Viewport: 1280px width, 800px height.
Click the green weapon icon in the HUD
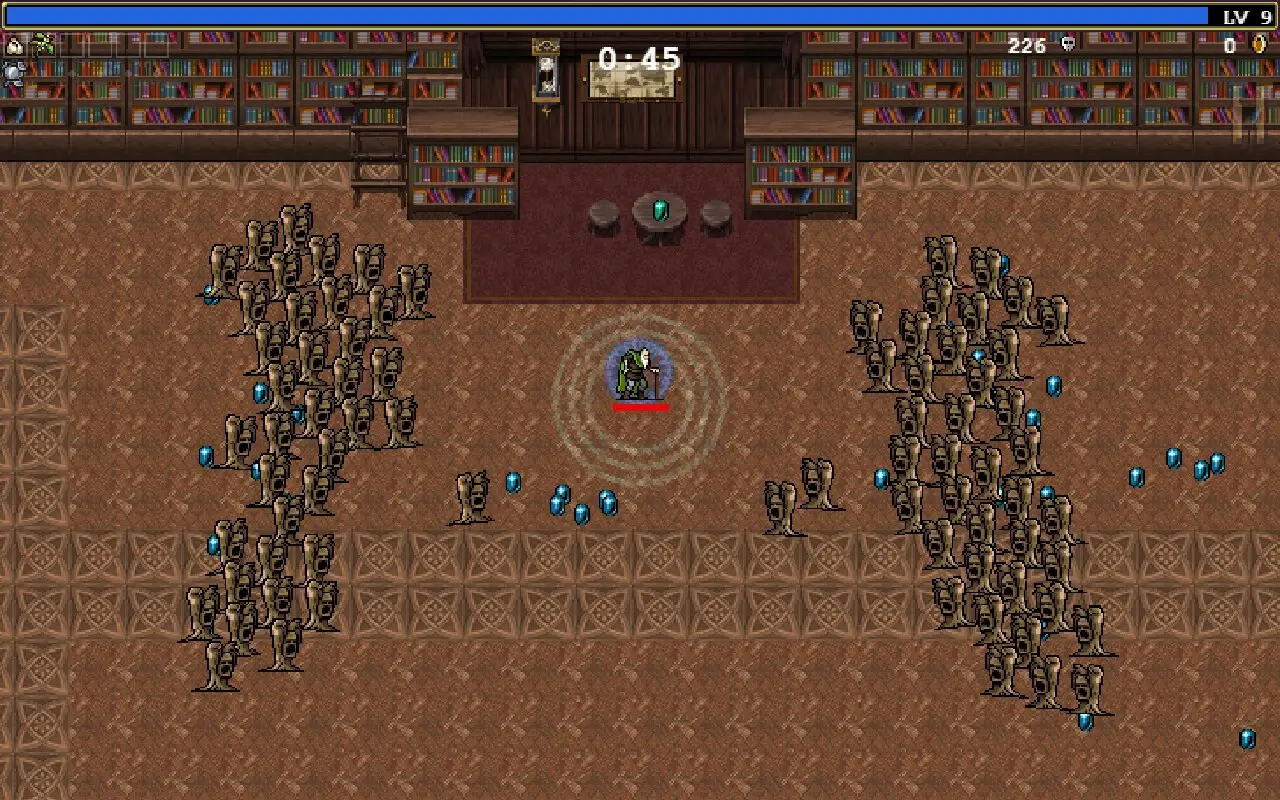click(x=42, y=44)
